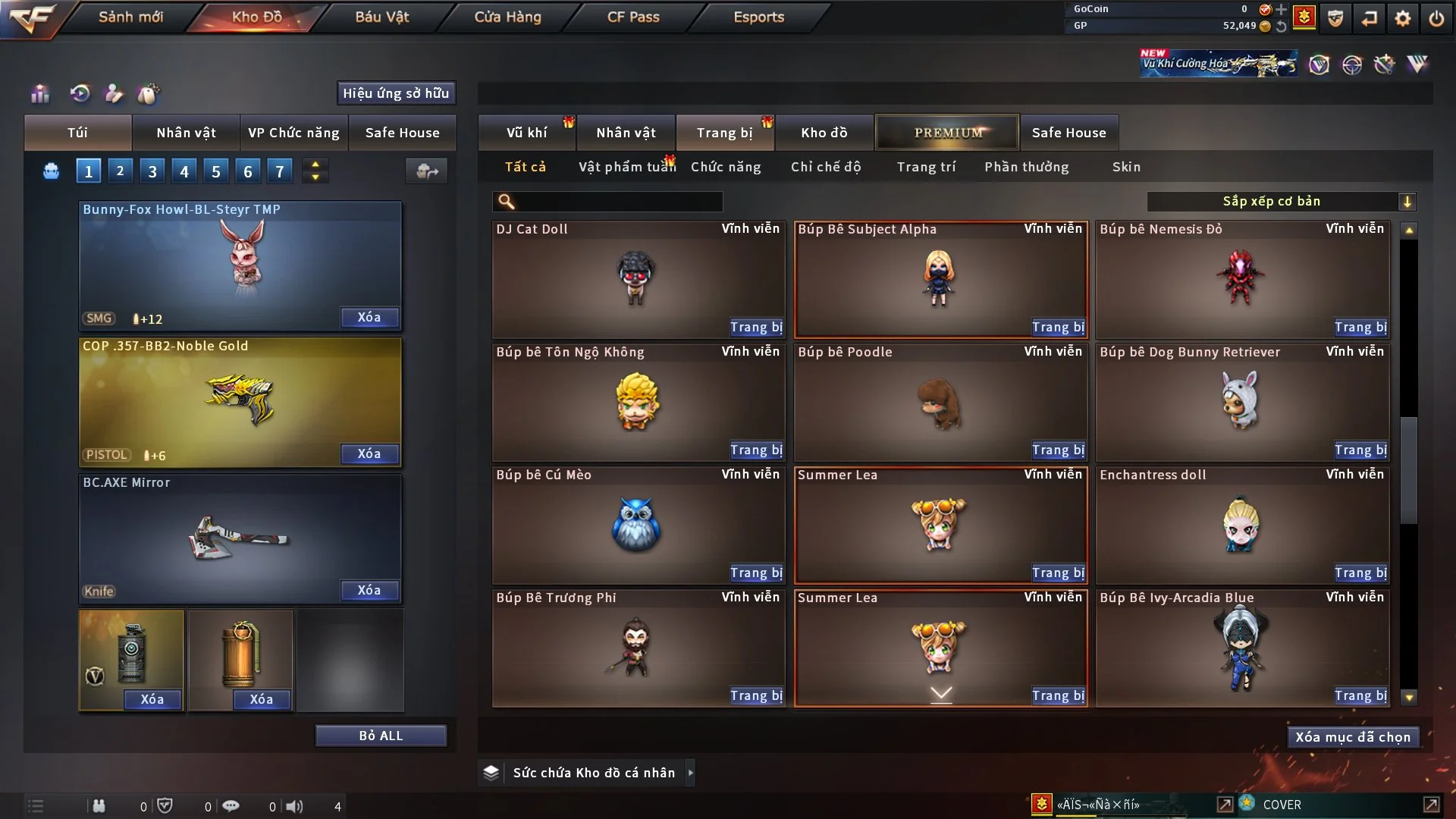Open the Hiệu ứng sở hữu panel
1456x819 pixels.
tap(396, 93)
